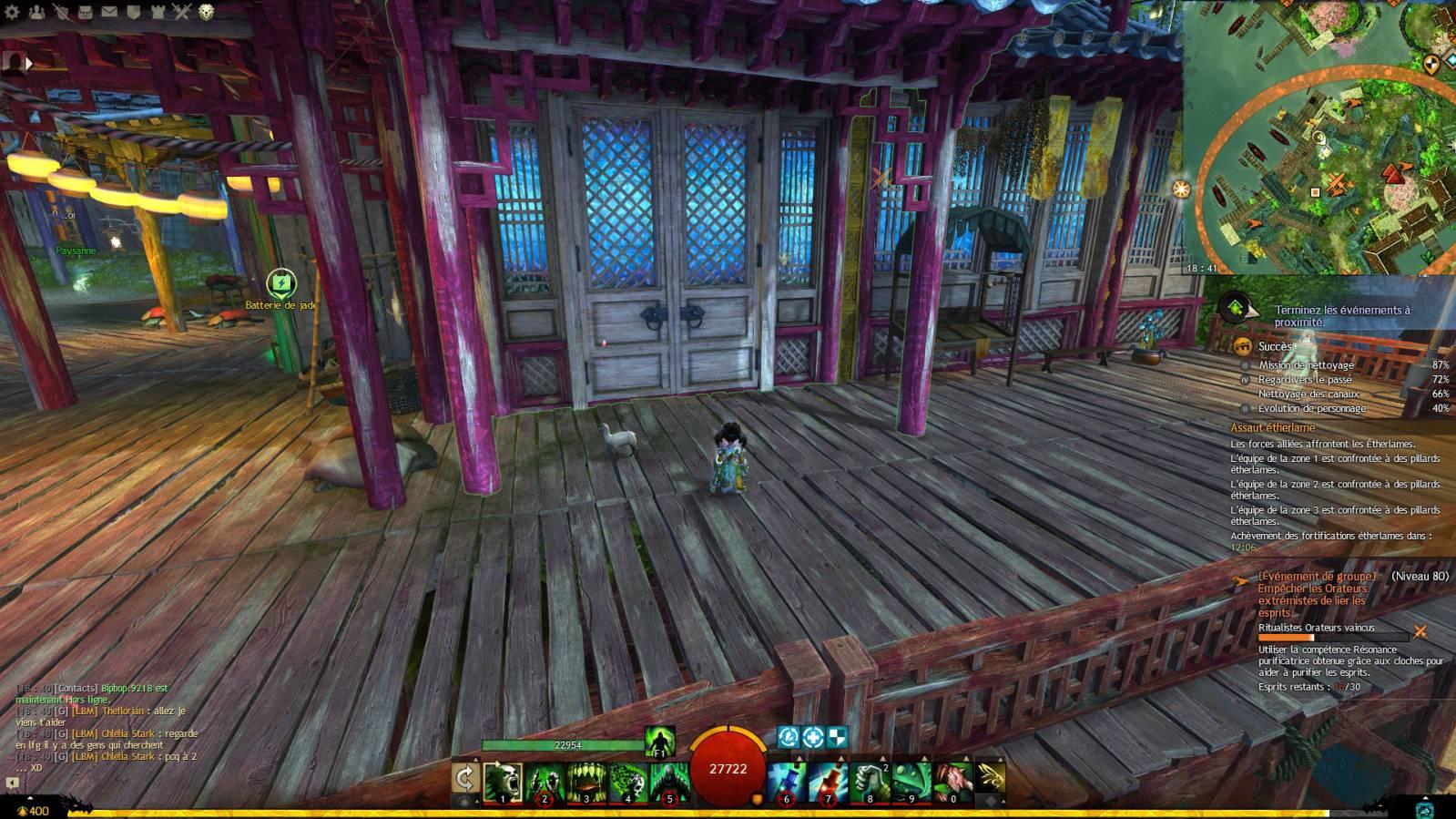
Task: Open the inventory bag icon
Action: coord(85,12)
